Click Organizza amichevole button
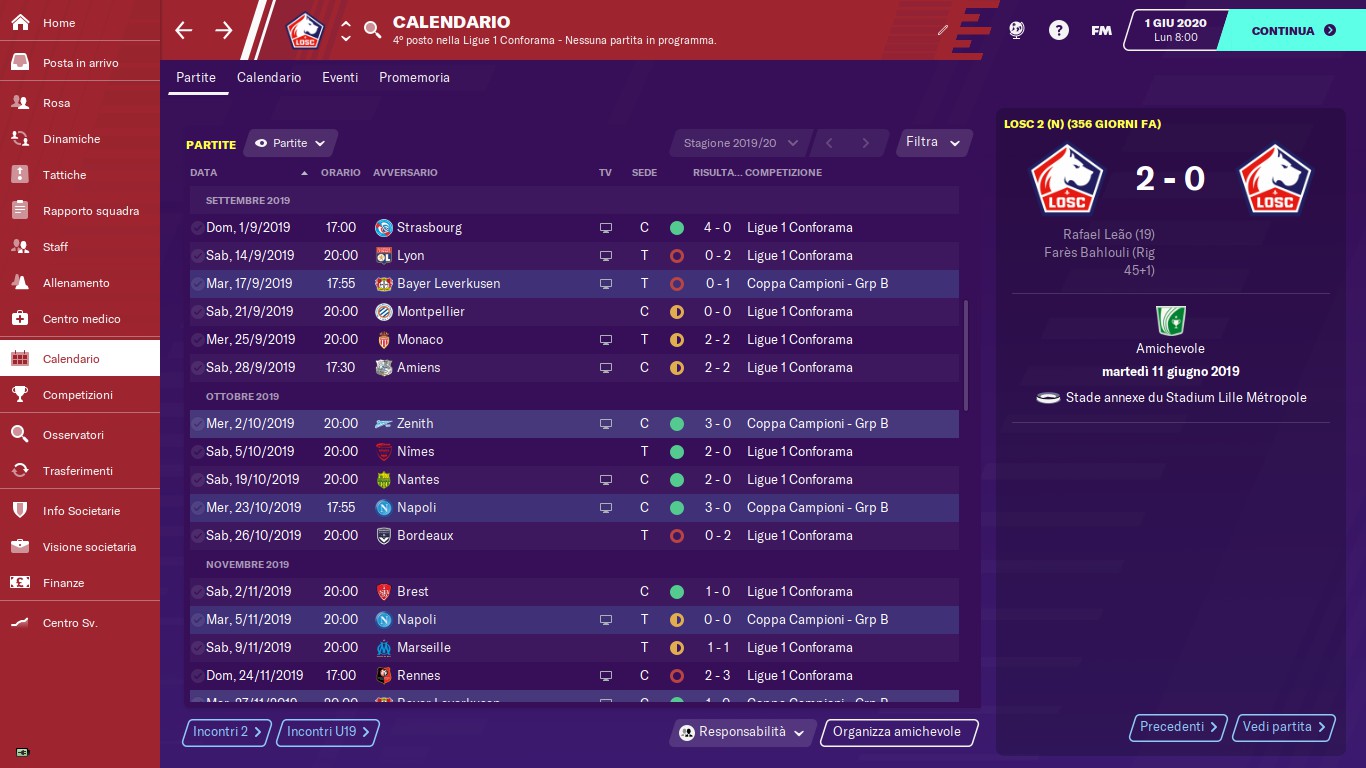The image size is (1366, 768). [x=897, y=732]
